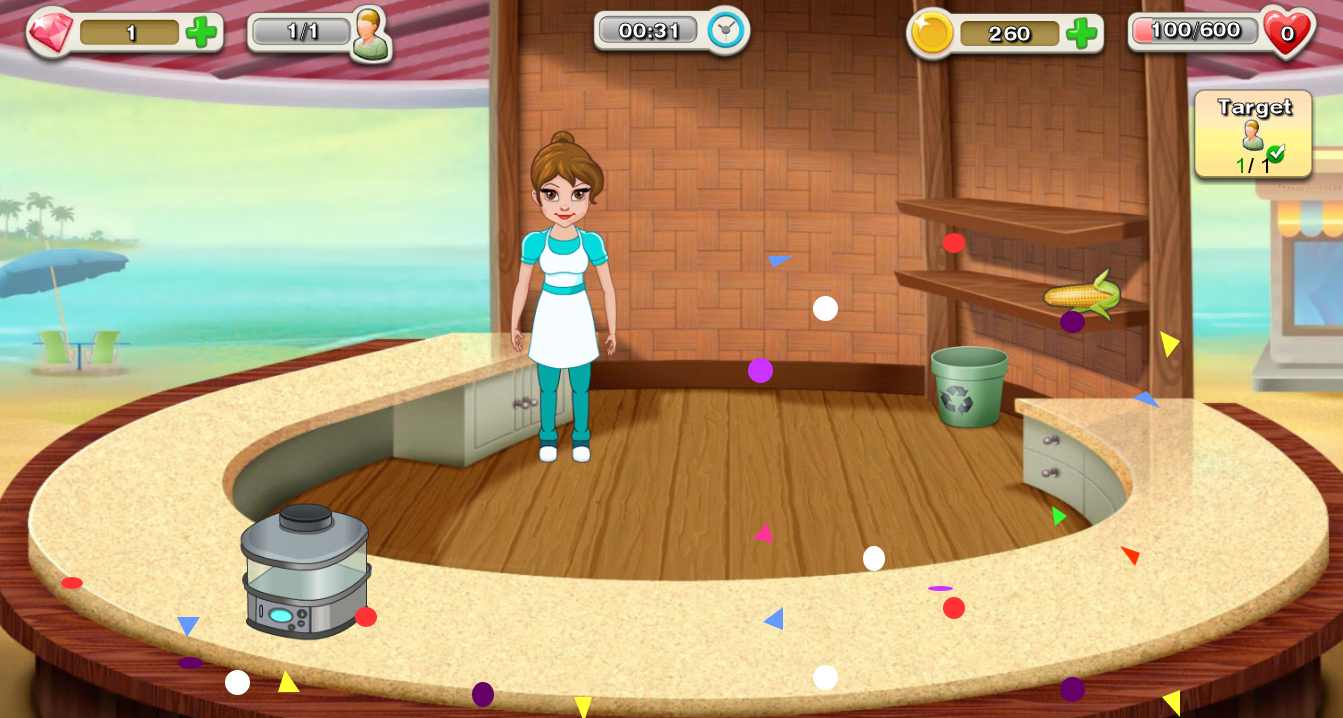Tap the customer count portrait icon
This screenshot has height=718, width=1343.
[370, 34]
